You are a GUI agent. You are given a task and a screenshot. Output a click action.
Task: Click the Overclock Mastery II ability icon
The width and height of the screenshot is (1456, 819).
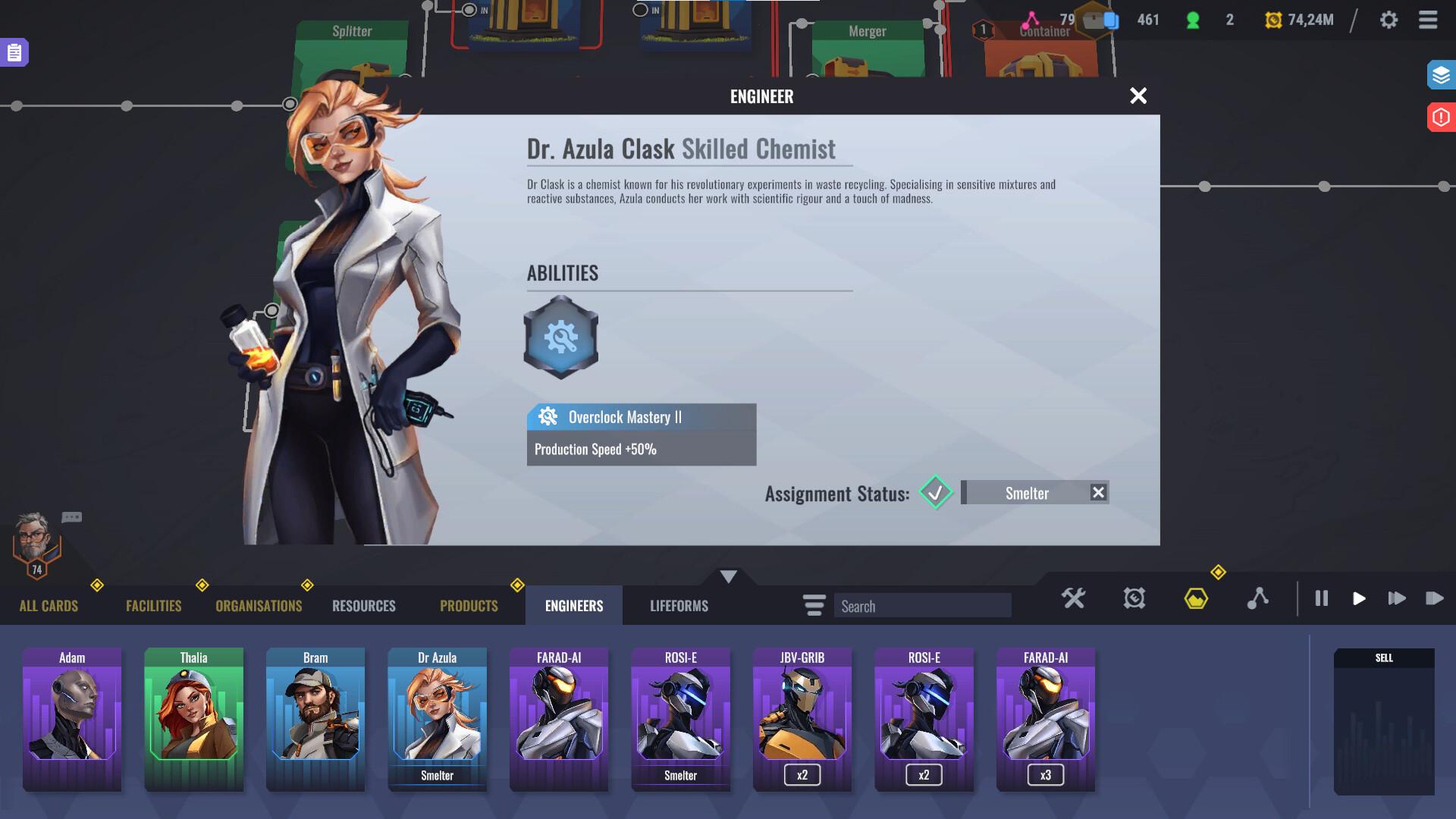click(x=560, y=336)
